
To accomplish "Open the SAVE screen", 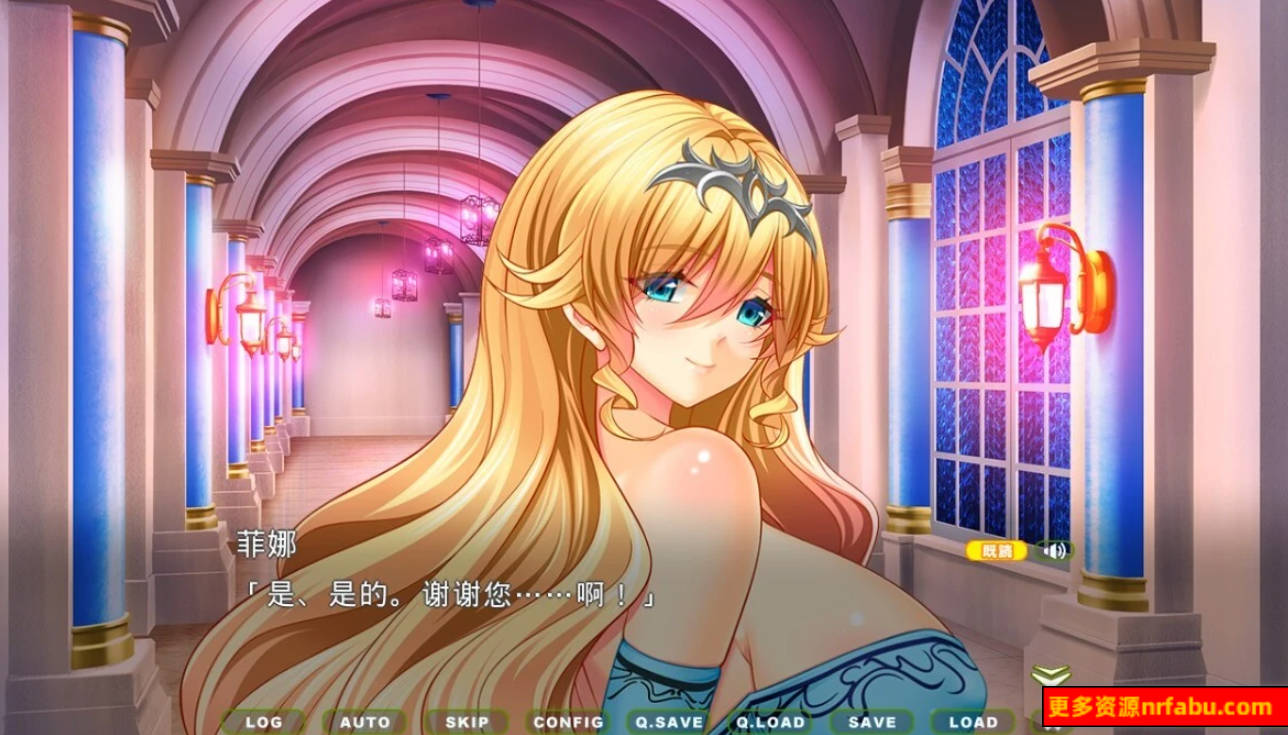I will click(x=872, y=722).
